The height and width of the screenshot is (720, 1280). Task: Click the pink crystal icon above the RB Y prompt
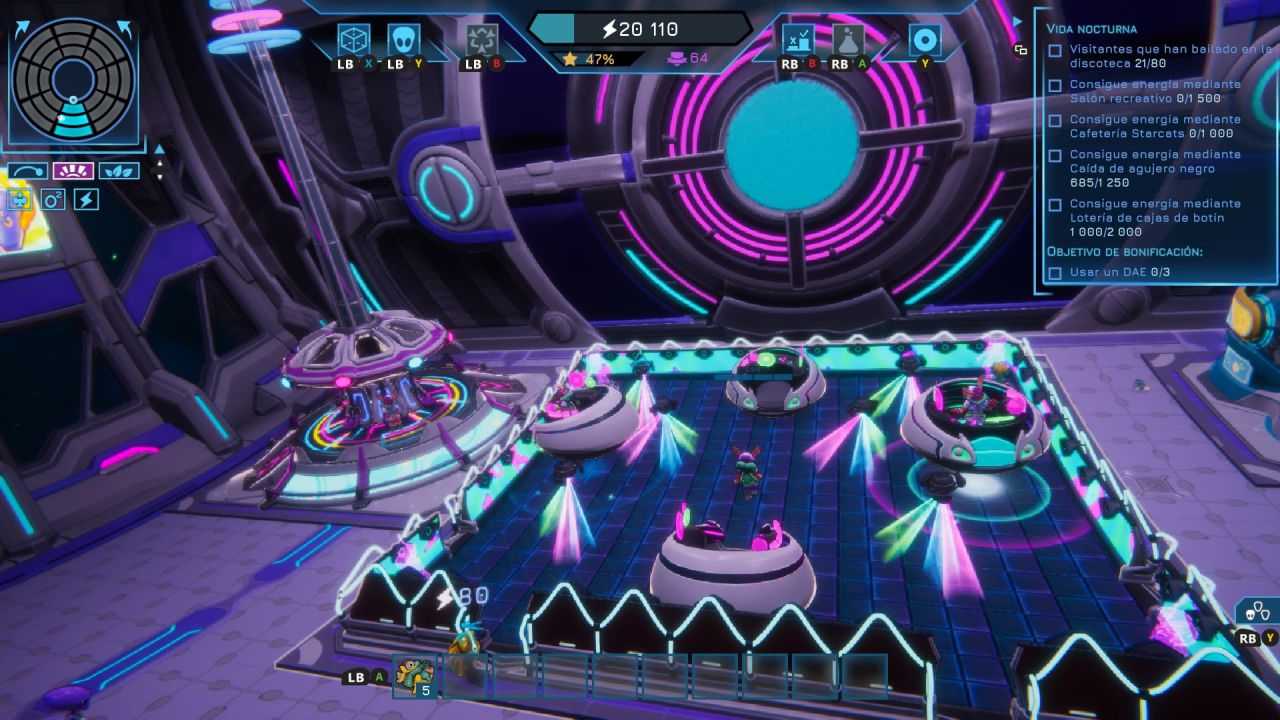pyautogui.click(x=1168, y=625)
